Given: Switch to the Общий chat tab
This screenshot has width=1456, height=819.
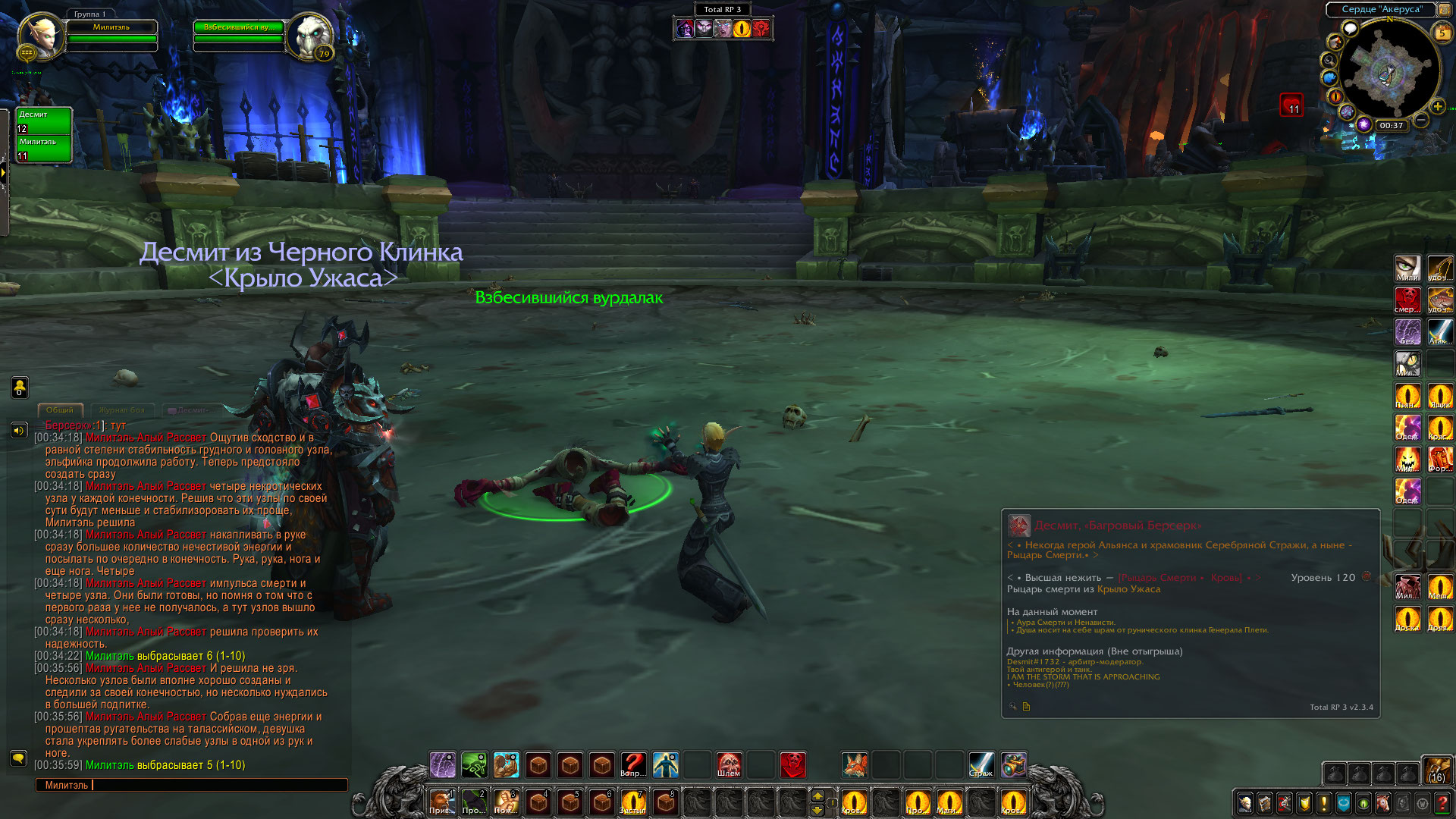Looking at the screenshot, I should [60, 410].
